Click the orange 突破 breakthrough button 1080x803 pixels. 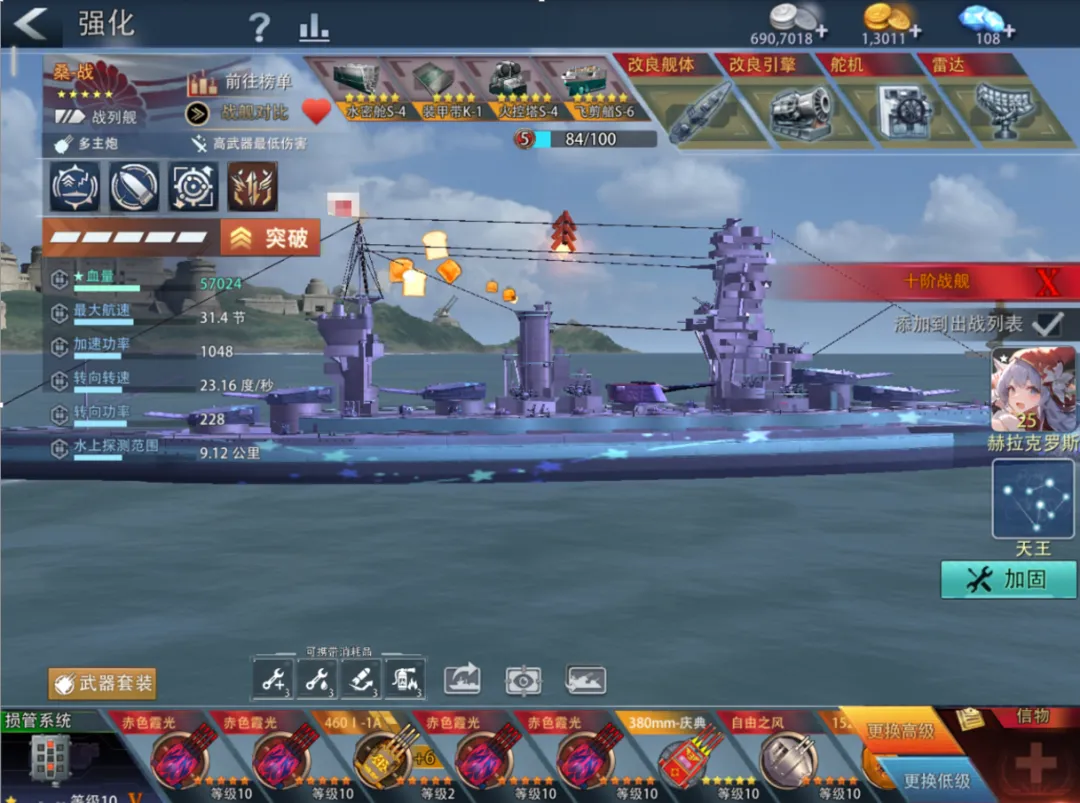pyautogui.click(x=271, y=238)
